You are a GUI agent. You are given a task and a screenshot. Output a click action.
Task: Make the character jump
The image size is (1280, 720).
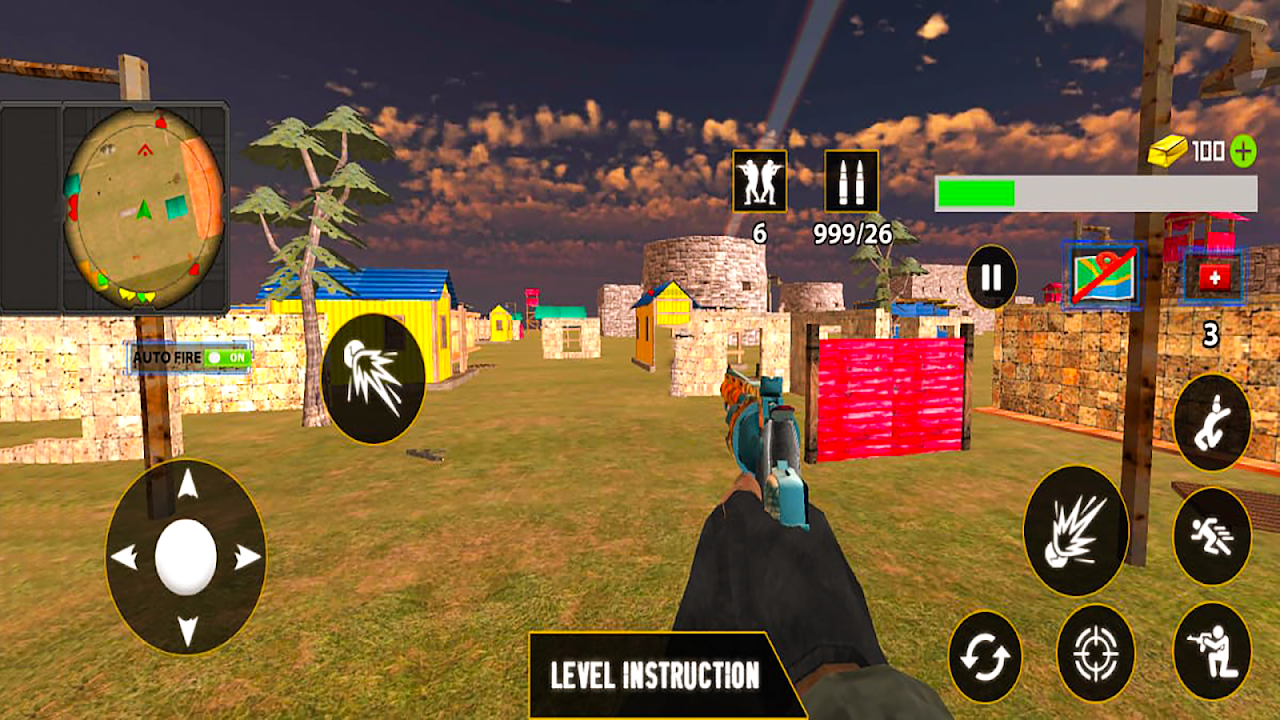click(x=1211, y=422)
